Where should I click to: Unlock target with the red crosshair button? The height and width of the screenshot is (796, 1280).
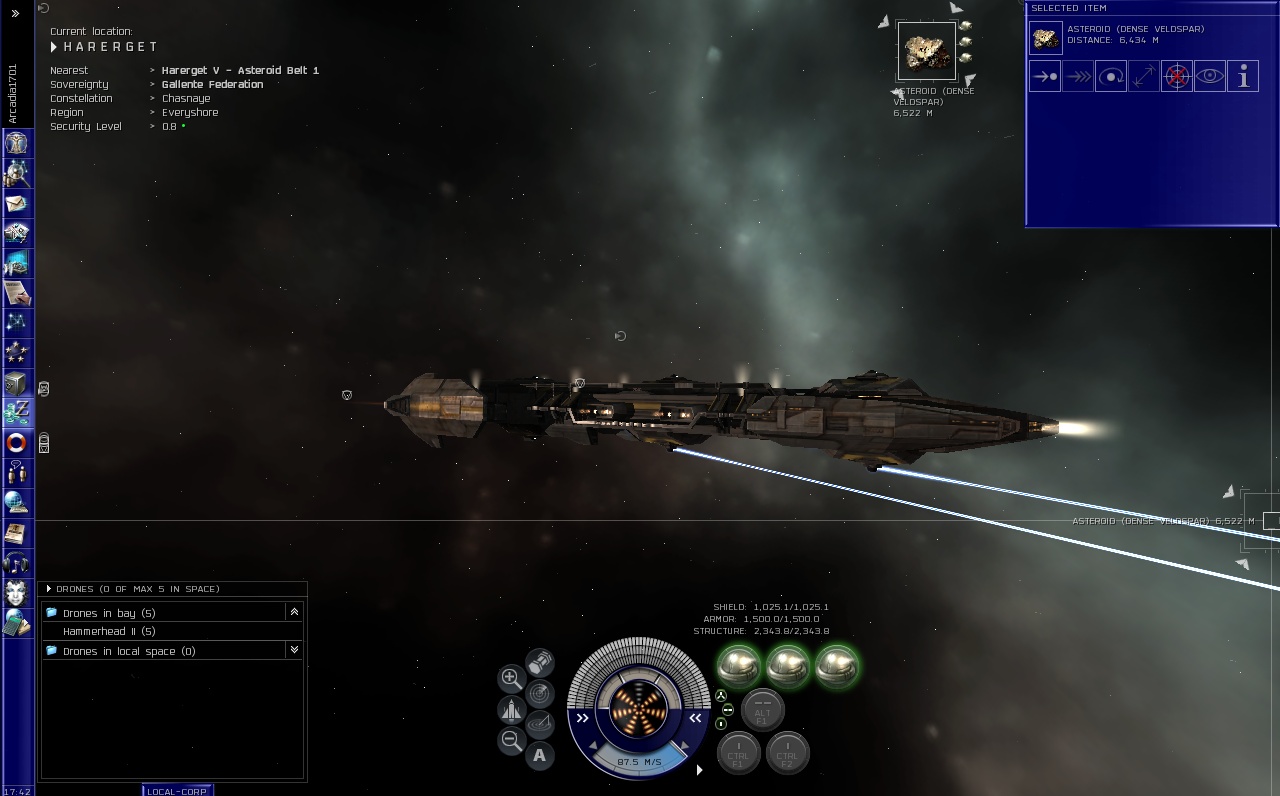1176,76
